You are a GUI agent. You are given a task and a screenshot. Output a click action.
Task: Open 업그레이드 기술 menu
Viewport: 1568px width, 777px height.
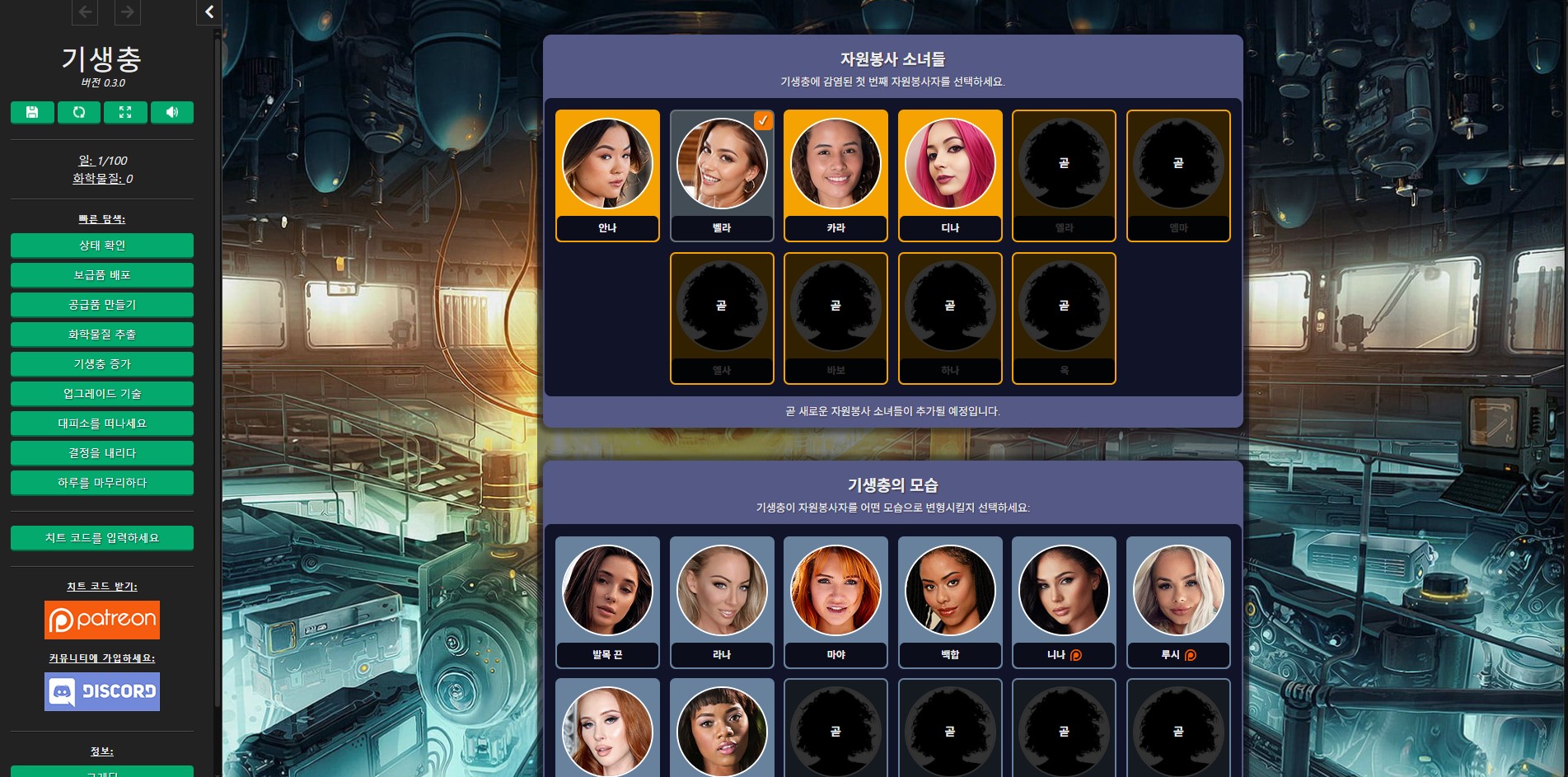point(102,394)
